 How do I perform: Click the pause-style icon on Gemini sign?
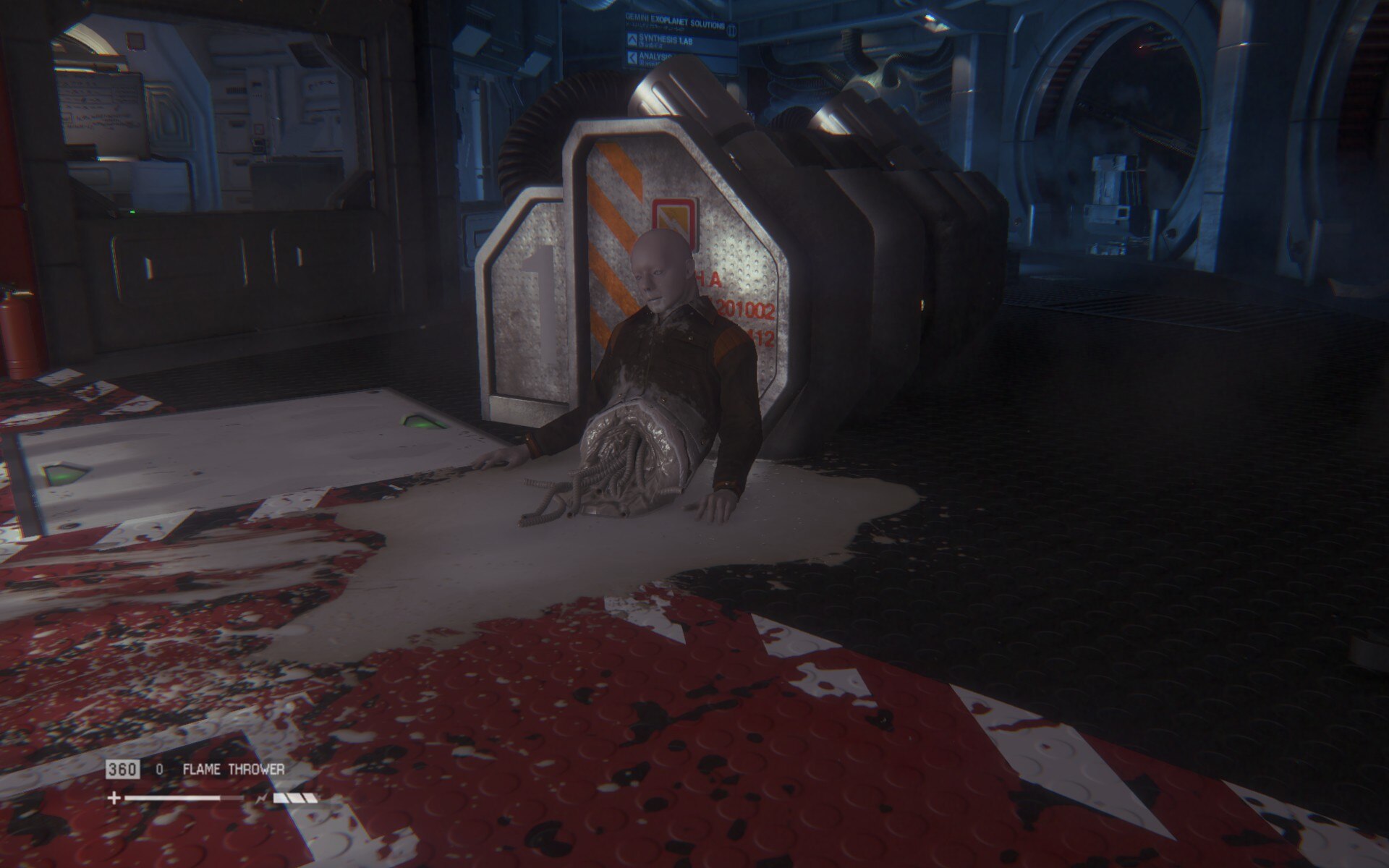pyautogui.click(x=732, y=29)
